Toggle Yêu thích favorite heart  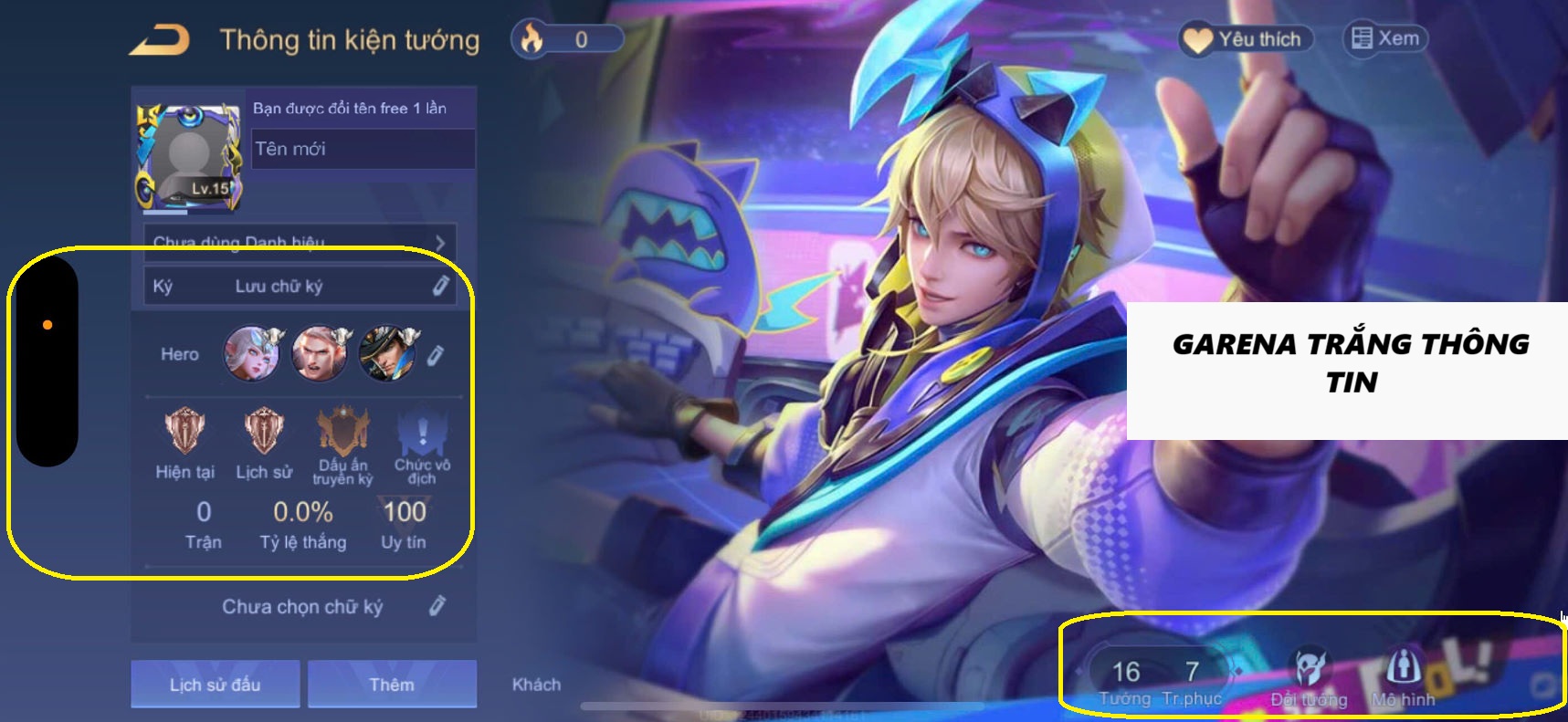coord(1246,38)
